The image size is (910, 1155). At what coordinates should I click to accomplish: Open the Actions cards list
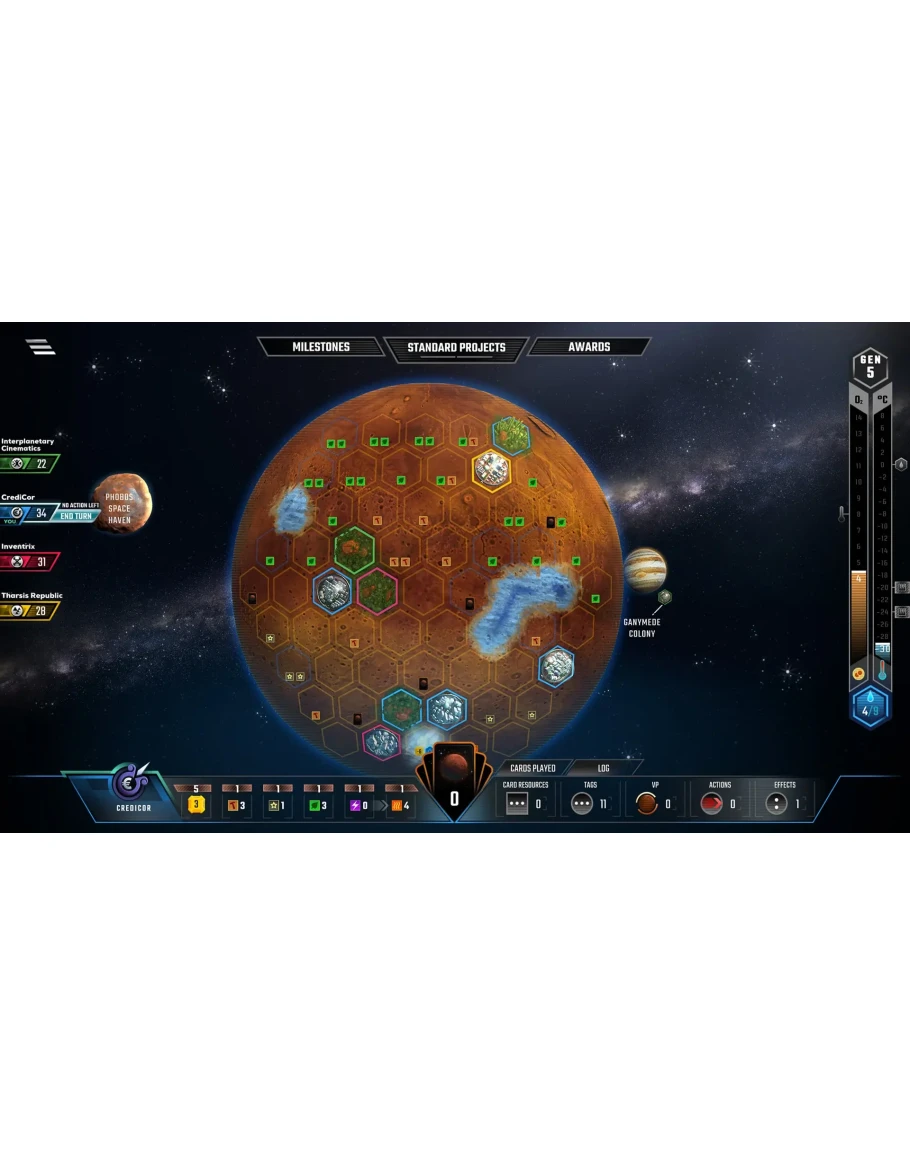(719, 802)
